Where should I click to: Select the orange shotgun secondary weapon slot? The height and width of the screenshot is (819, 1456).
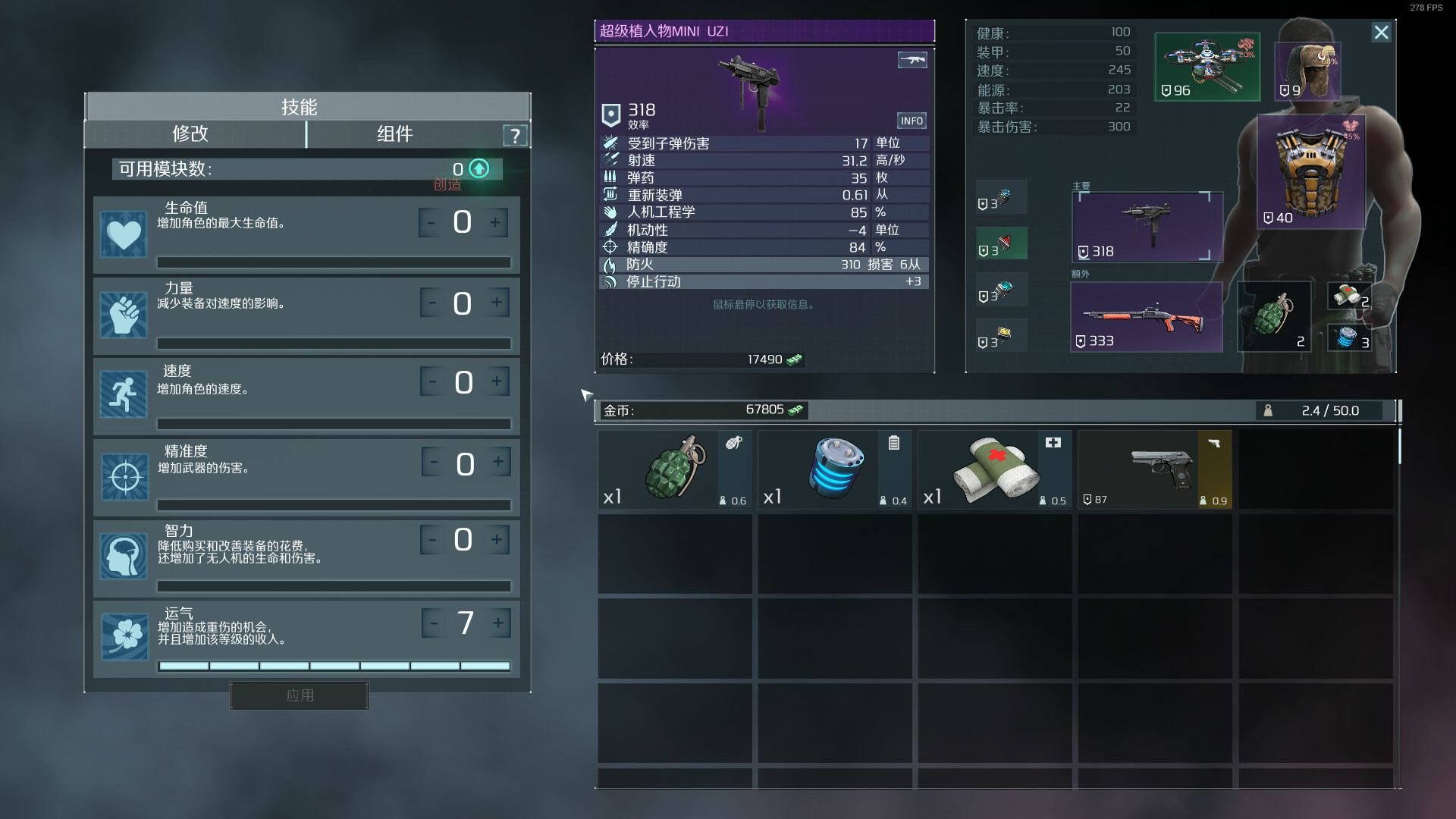coord(1146,317)
